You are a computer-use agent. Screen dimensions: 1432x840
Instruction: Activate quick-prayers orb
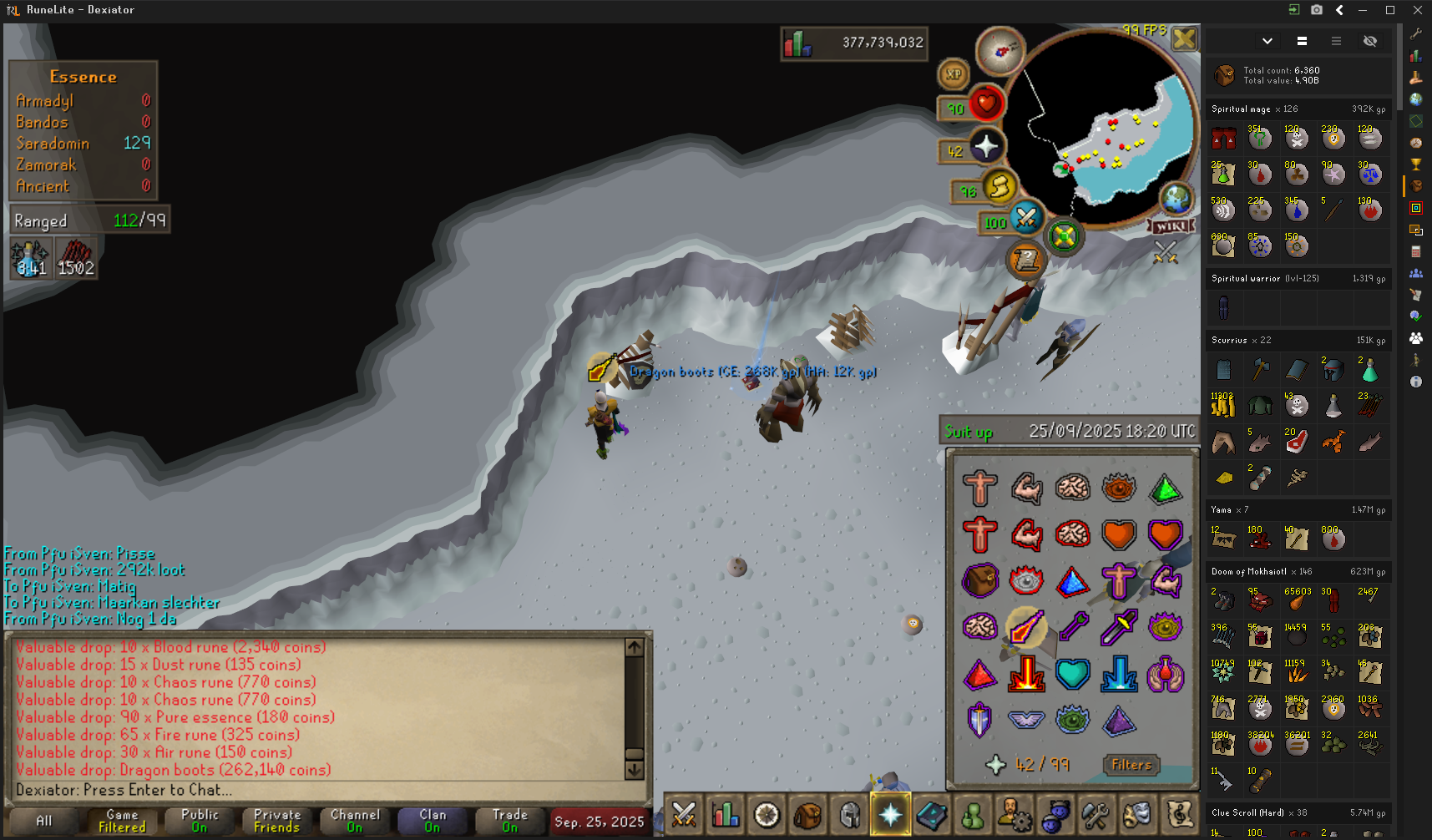point(985,148)
